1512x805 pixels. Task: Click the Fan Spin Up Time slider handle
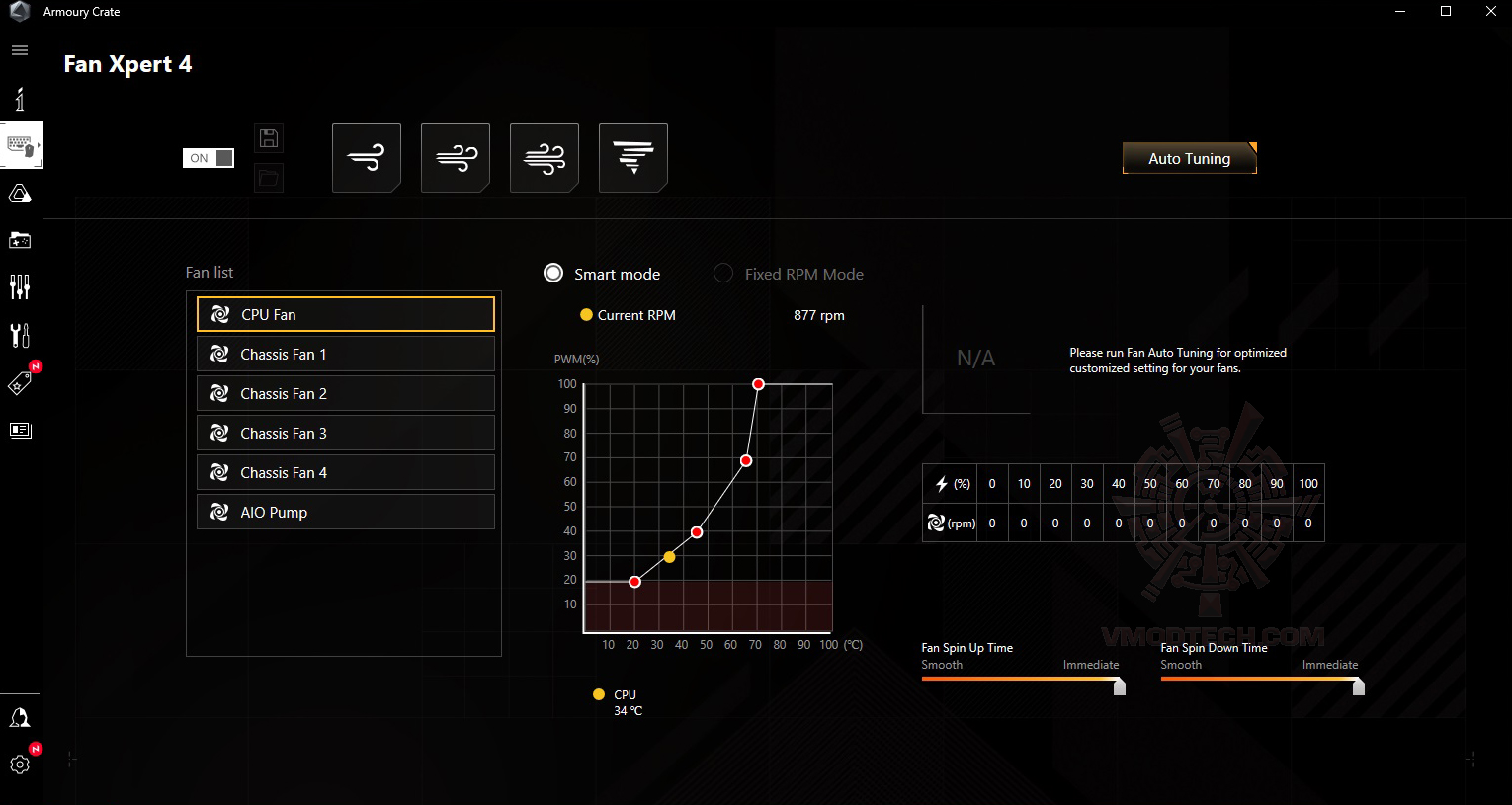1119,685
